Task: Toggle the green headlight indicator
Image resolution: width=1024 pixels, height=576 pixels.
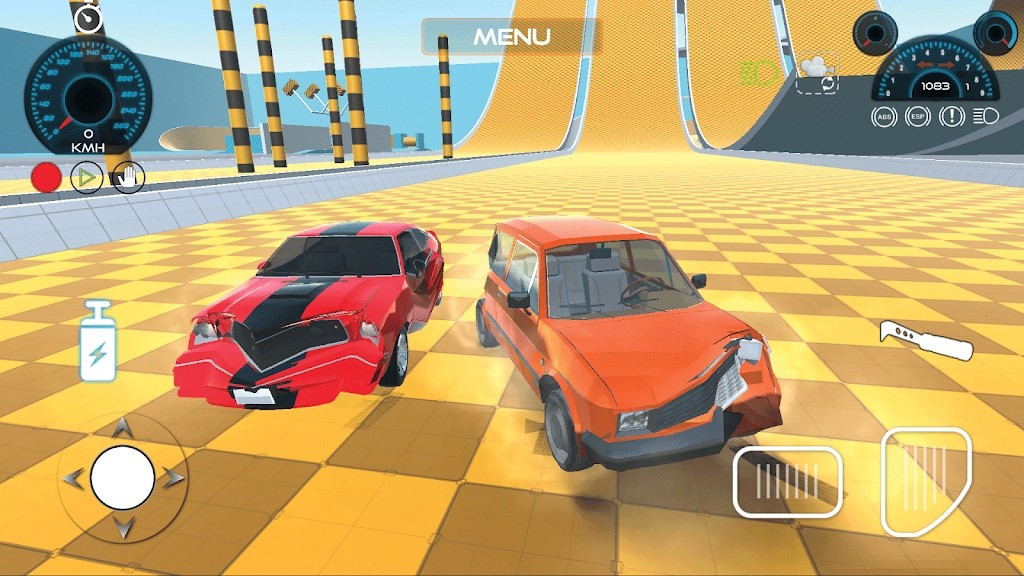Action: pos(759,72)
